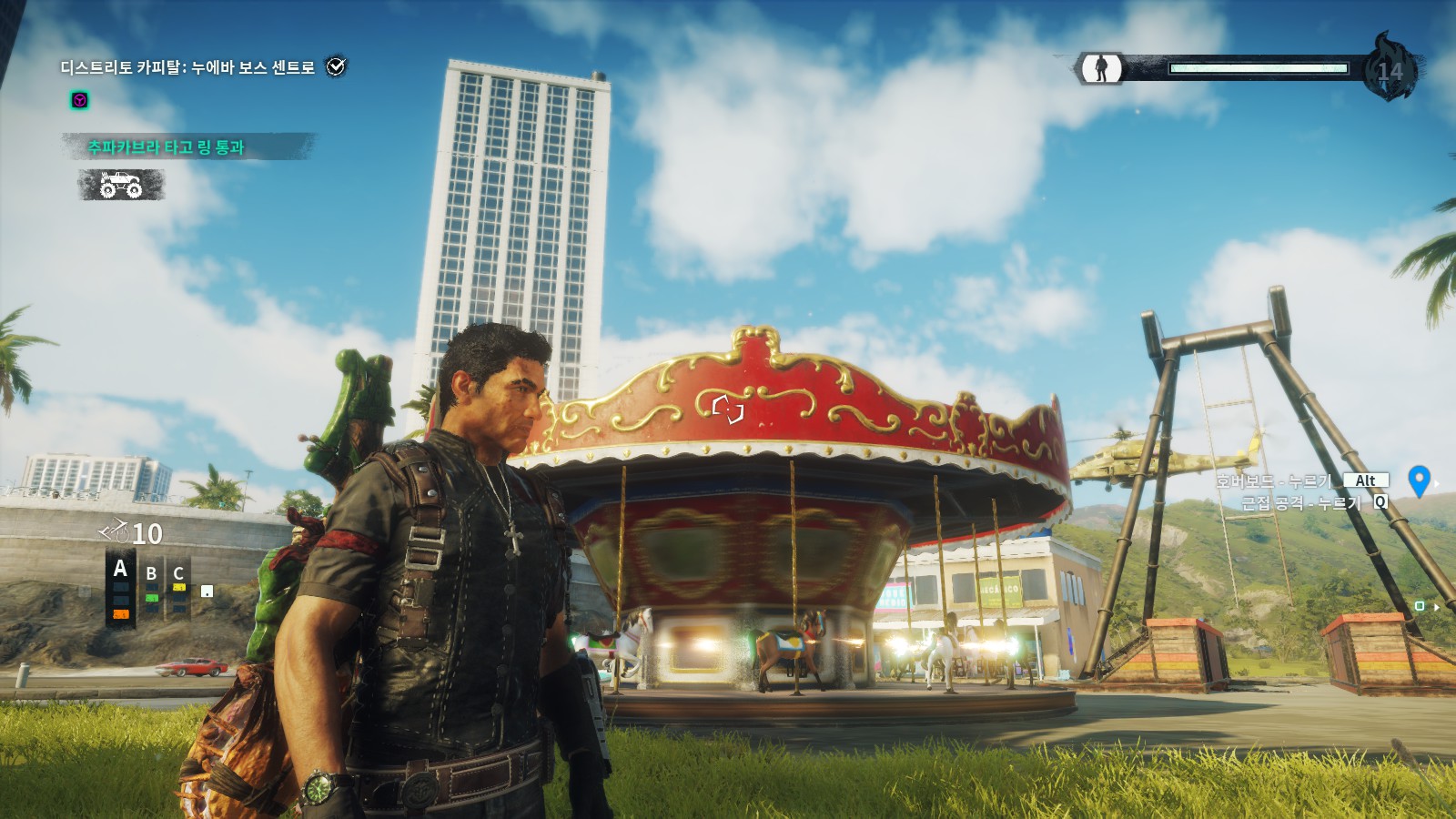
Task: Click the small white square beside loadout C
Action: click(207, 591)
